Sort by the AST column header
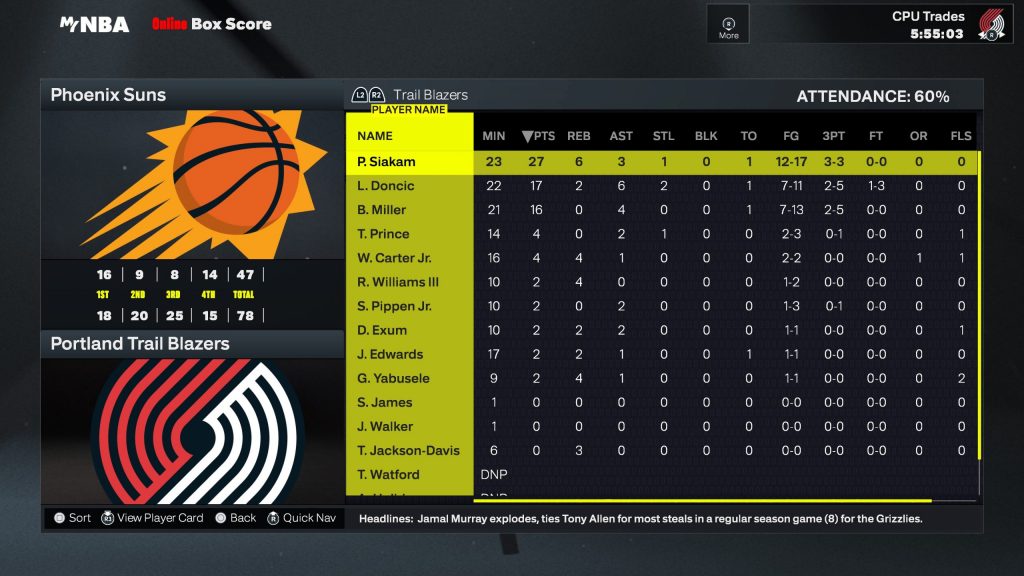This screenshot has width=1024, height=576. 621,136
